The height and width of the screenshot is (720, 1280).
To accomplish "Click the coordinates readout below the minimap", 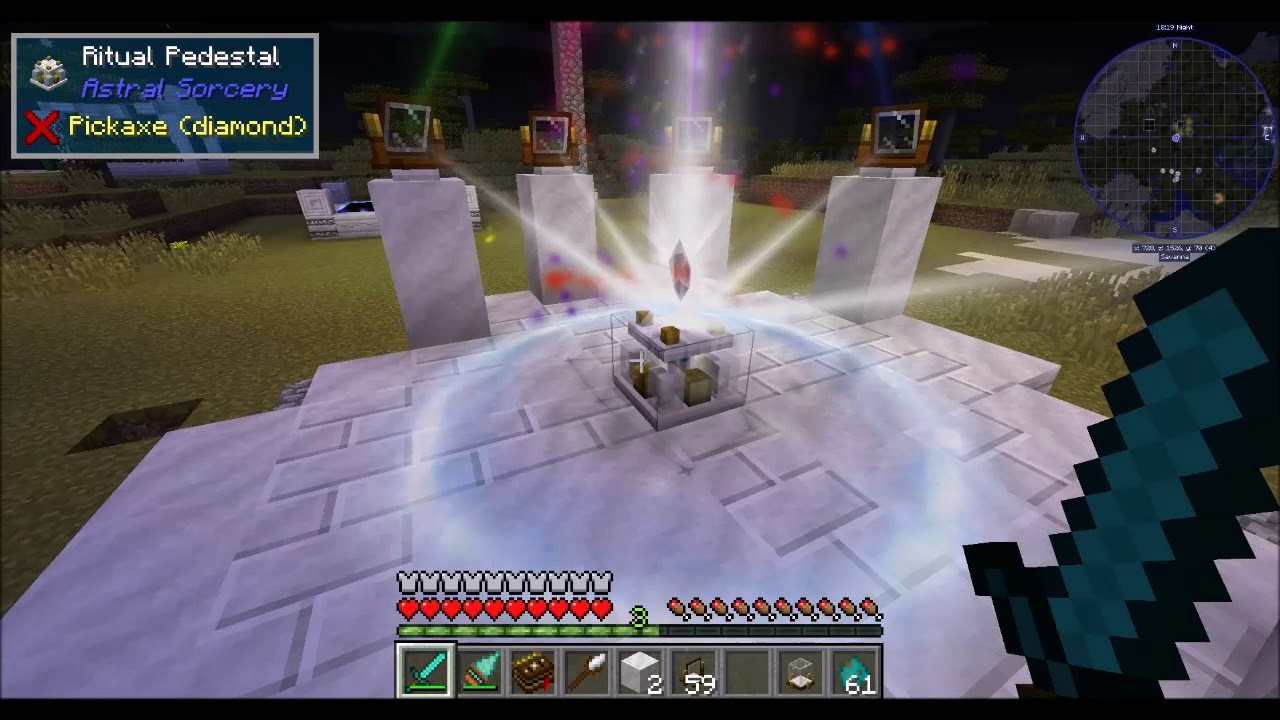I will (1175, 248).
